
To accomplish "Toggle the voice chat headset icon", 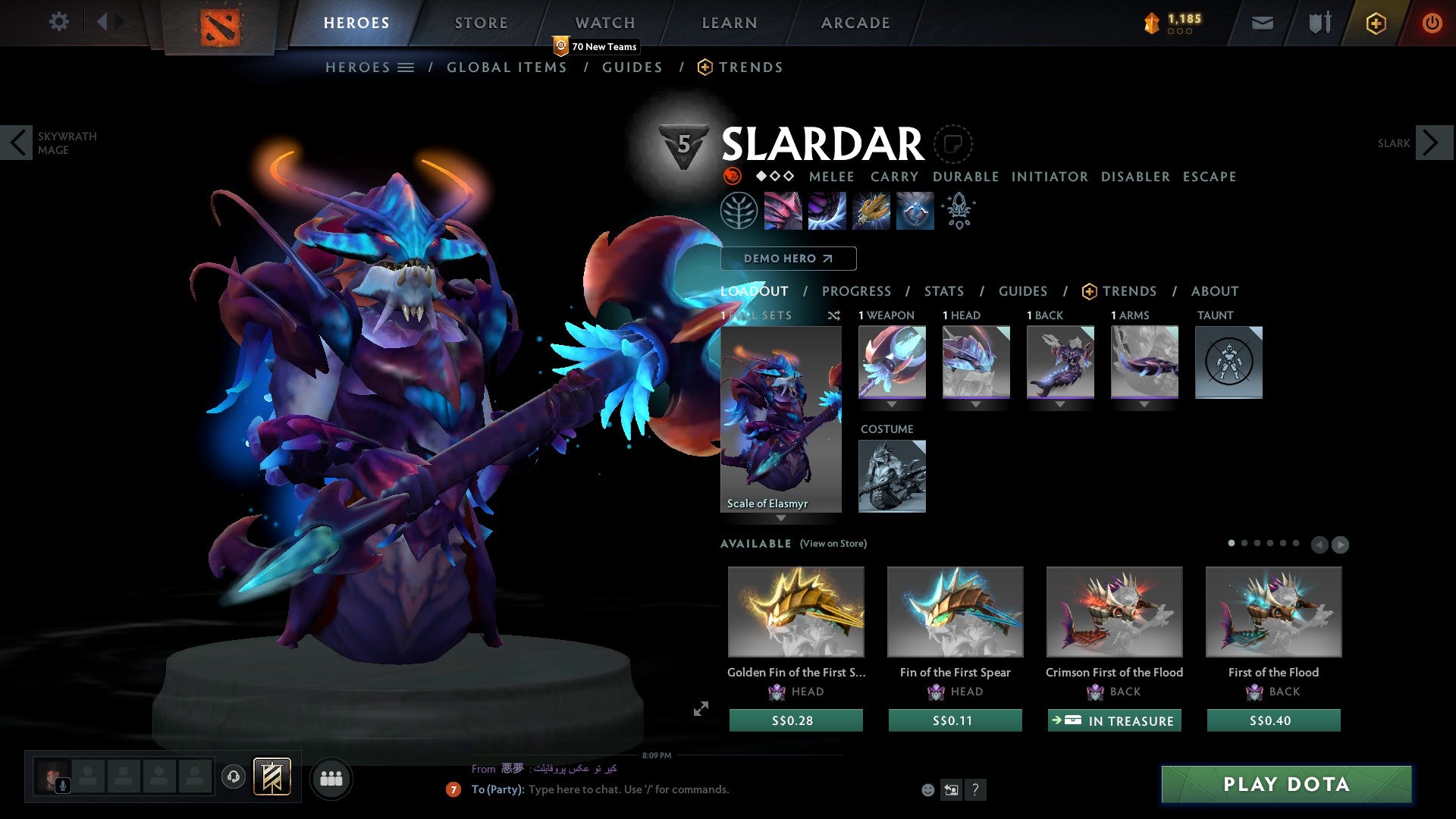I will click(234, 778).
